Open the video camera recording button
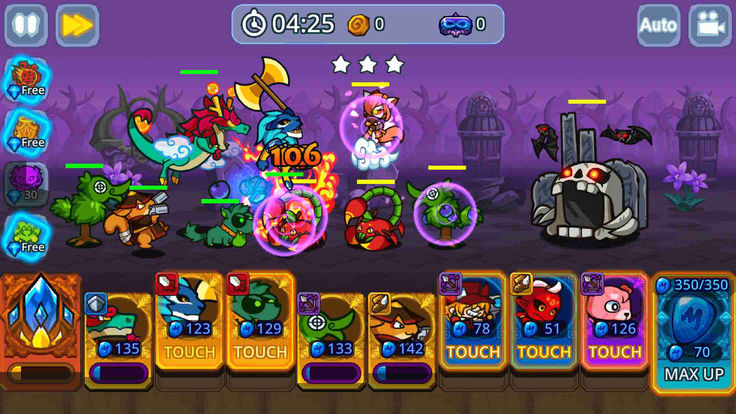The height and width of the screenshot is (414, 736). (x=710, y=25)
